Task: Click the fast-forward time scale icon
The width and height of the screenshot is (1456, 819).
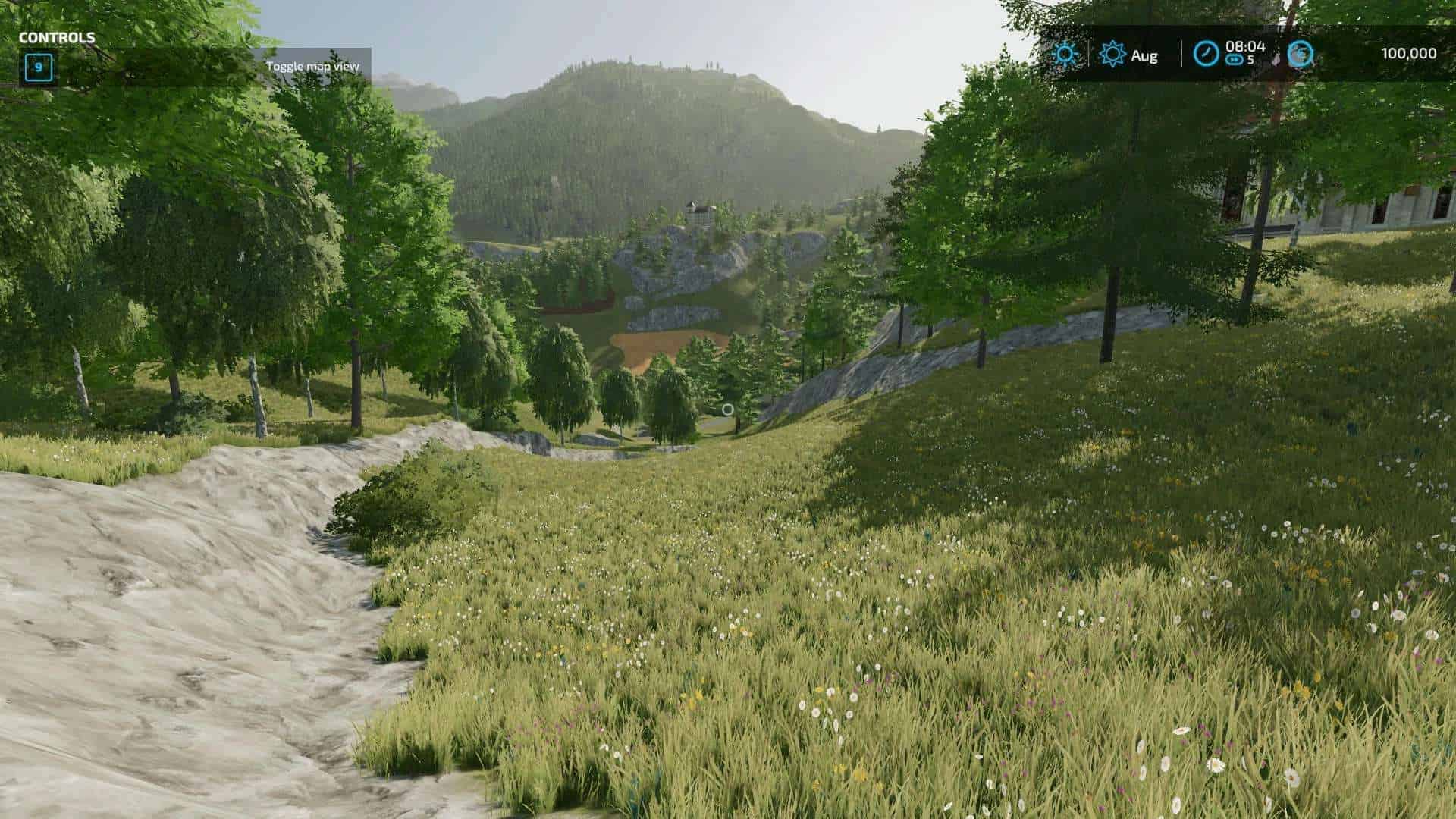Action: tap(1235, 60)
